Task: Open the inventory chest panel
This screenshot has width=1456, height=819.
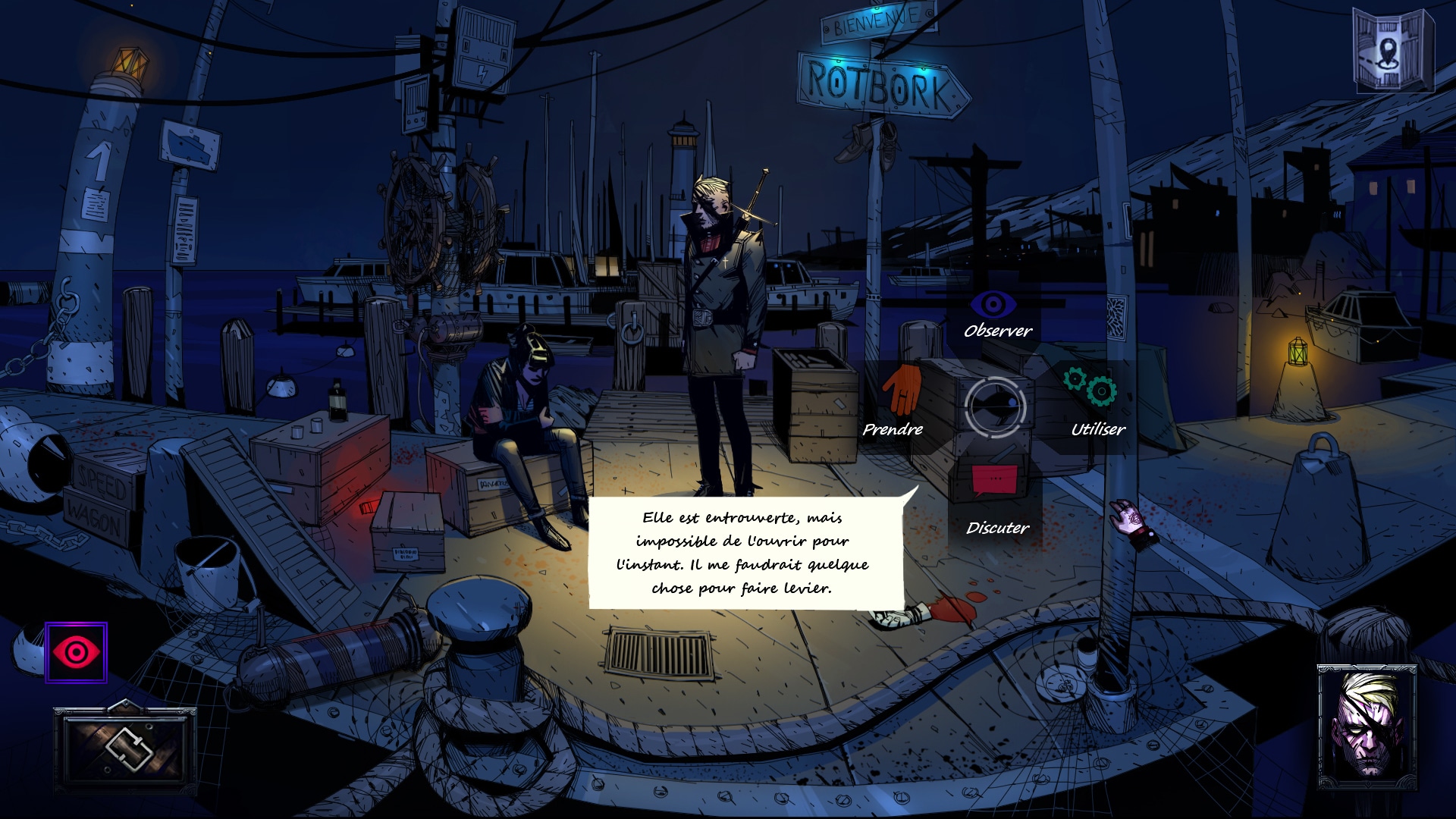Action: click(x=125, y=748)
